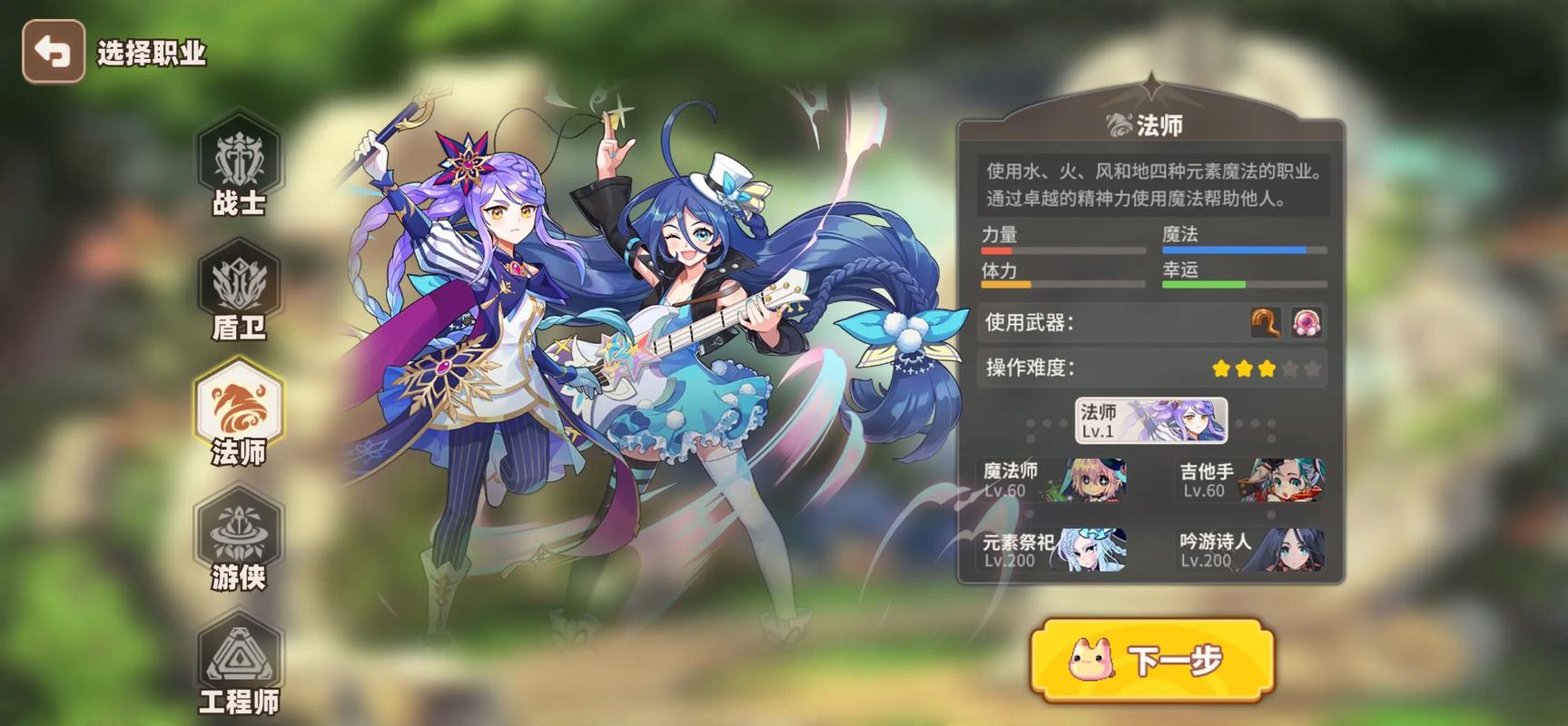Viewport: 1568px width, 726px height.
Task: Click the orb weapon icon under 使用武器
Action: click(x=1306, y=322)
